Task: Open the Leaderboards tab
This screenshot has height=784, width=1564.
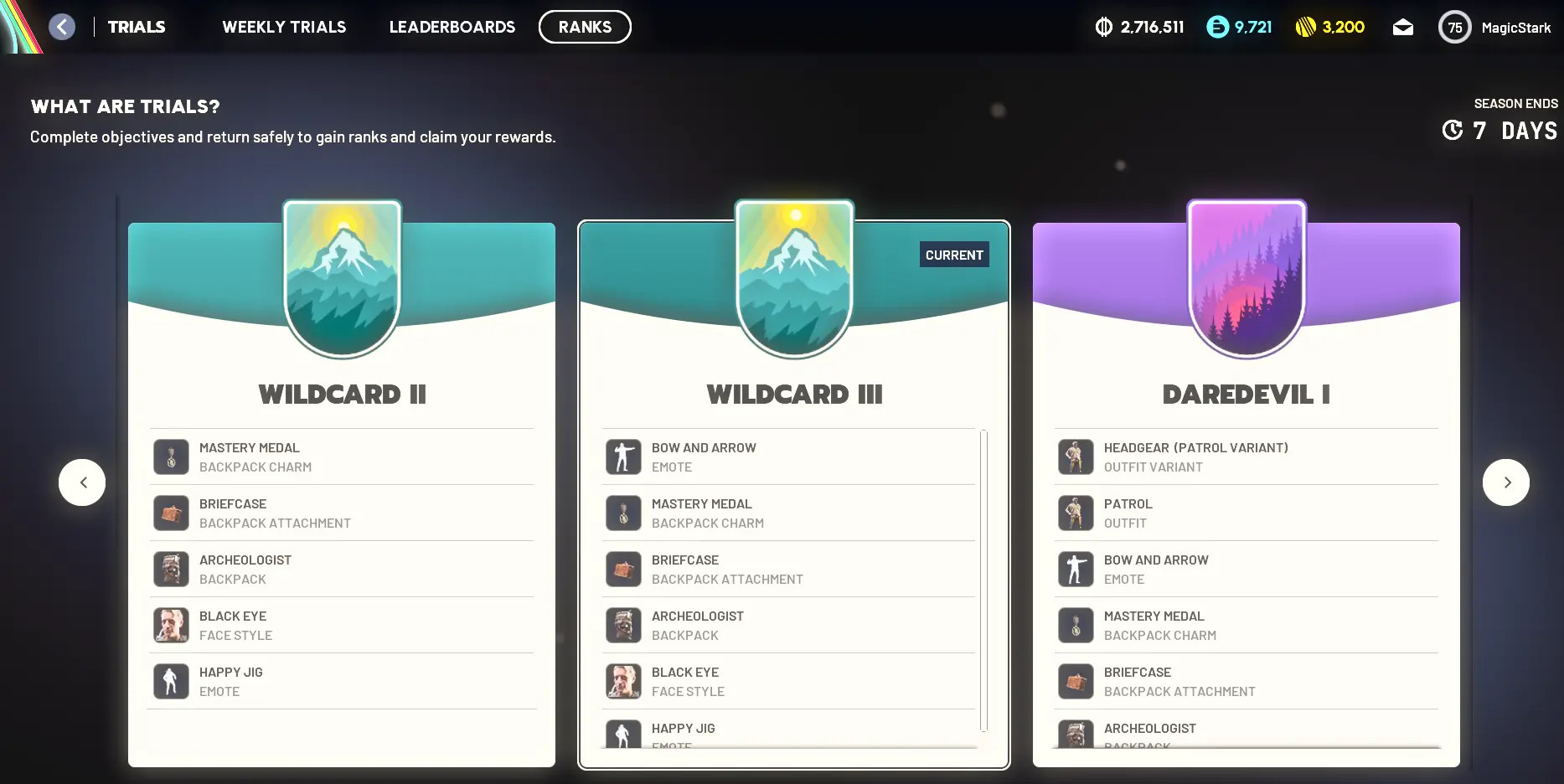Action: 452,26
